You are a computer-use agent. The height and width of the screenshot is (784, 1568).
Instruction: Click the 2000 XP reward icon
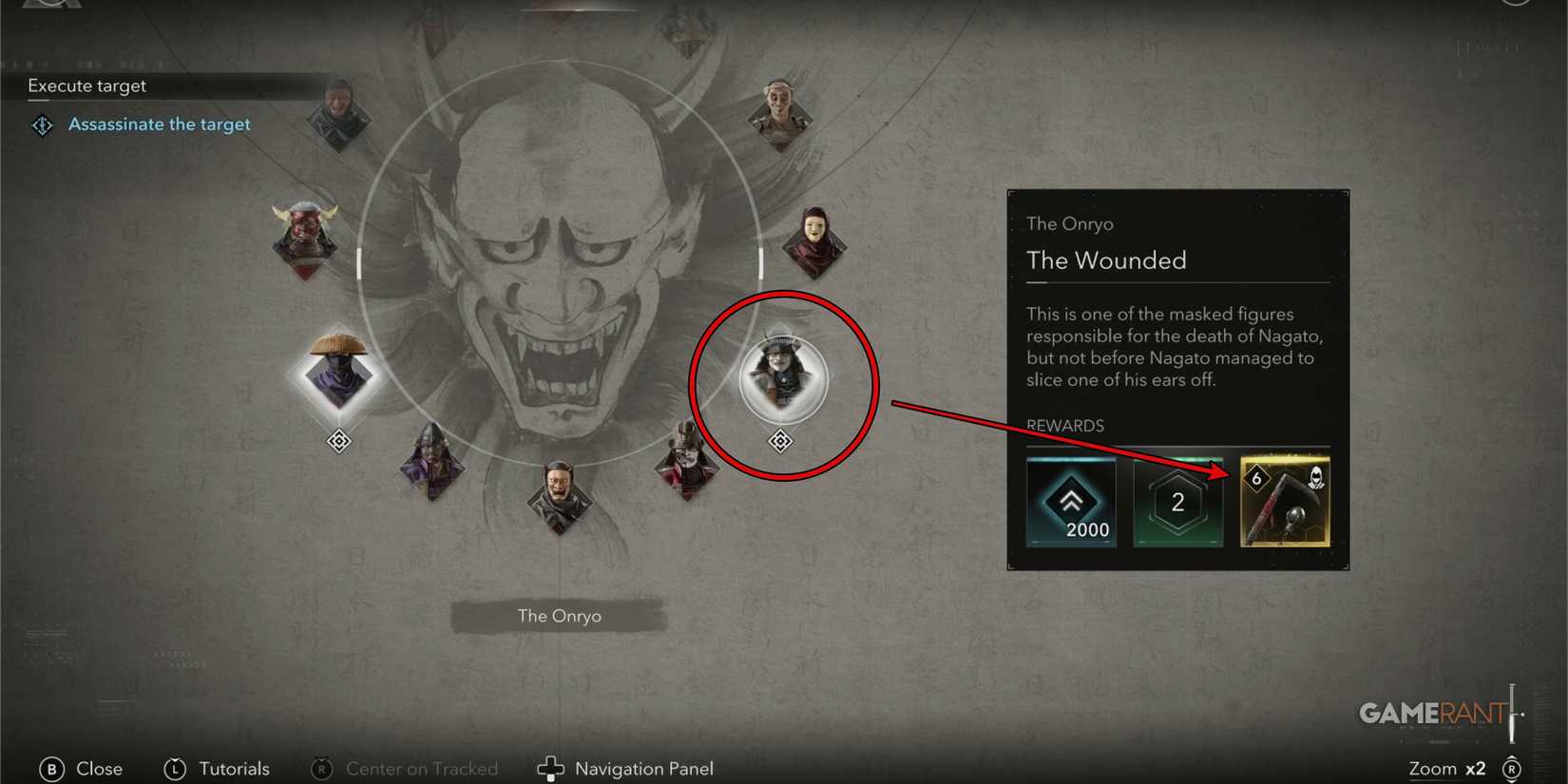point(1072,502)
